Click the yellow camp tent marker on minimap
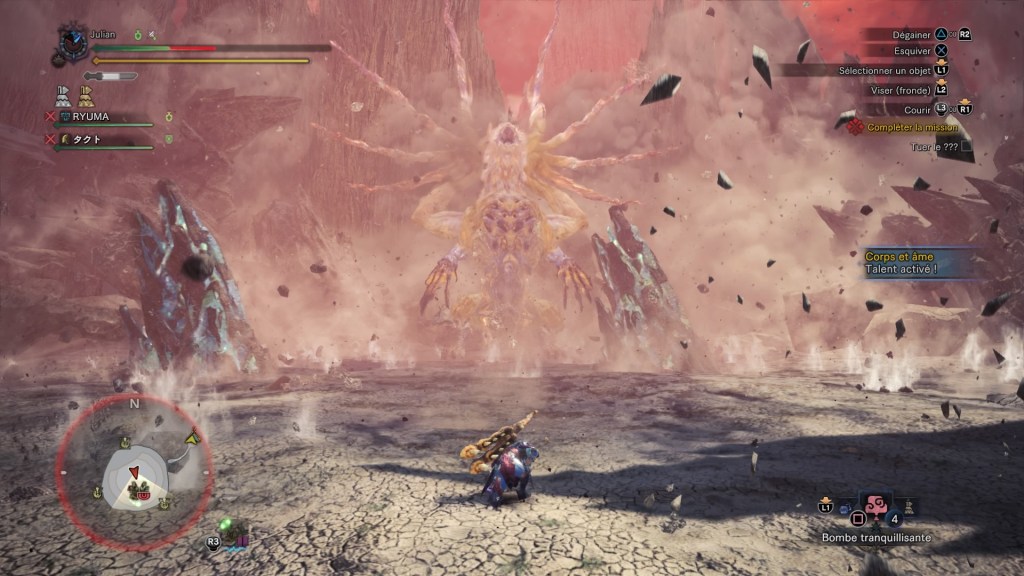The height and width of the screenshot is (576, 1024). (193, 437)
